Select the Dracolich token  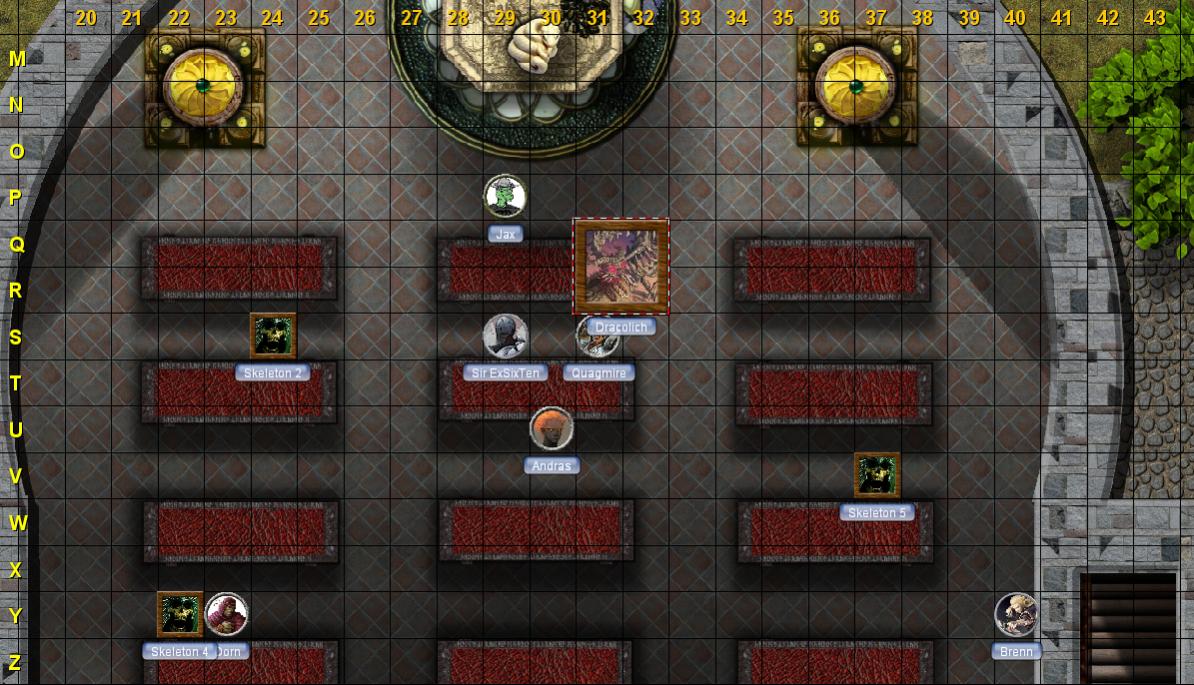[620, 267]
